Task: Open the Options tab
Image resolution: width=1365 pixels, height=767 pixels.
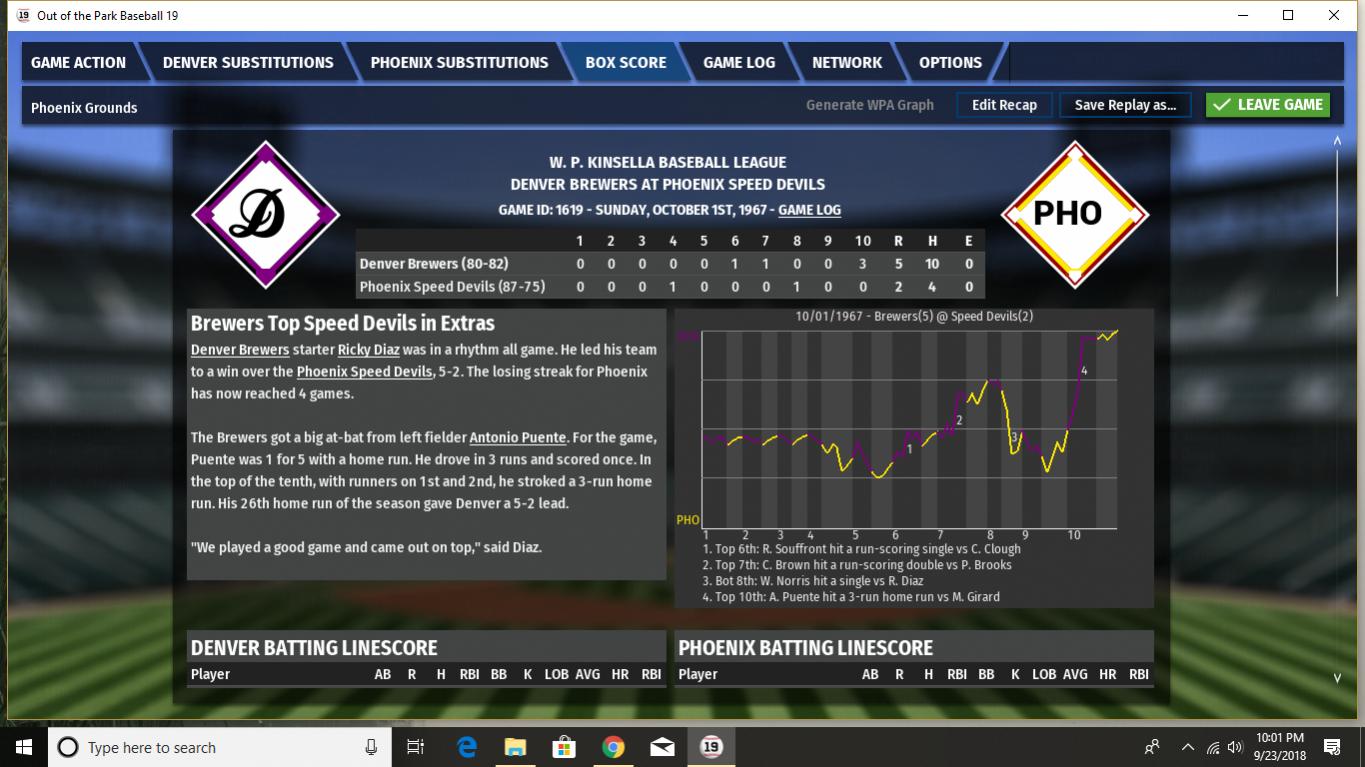Action: (x=950, y=62)
